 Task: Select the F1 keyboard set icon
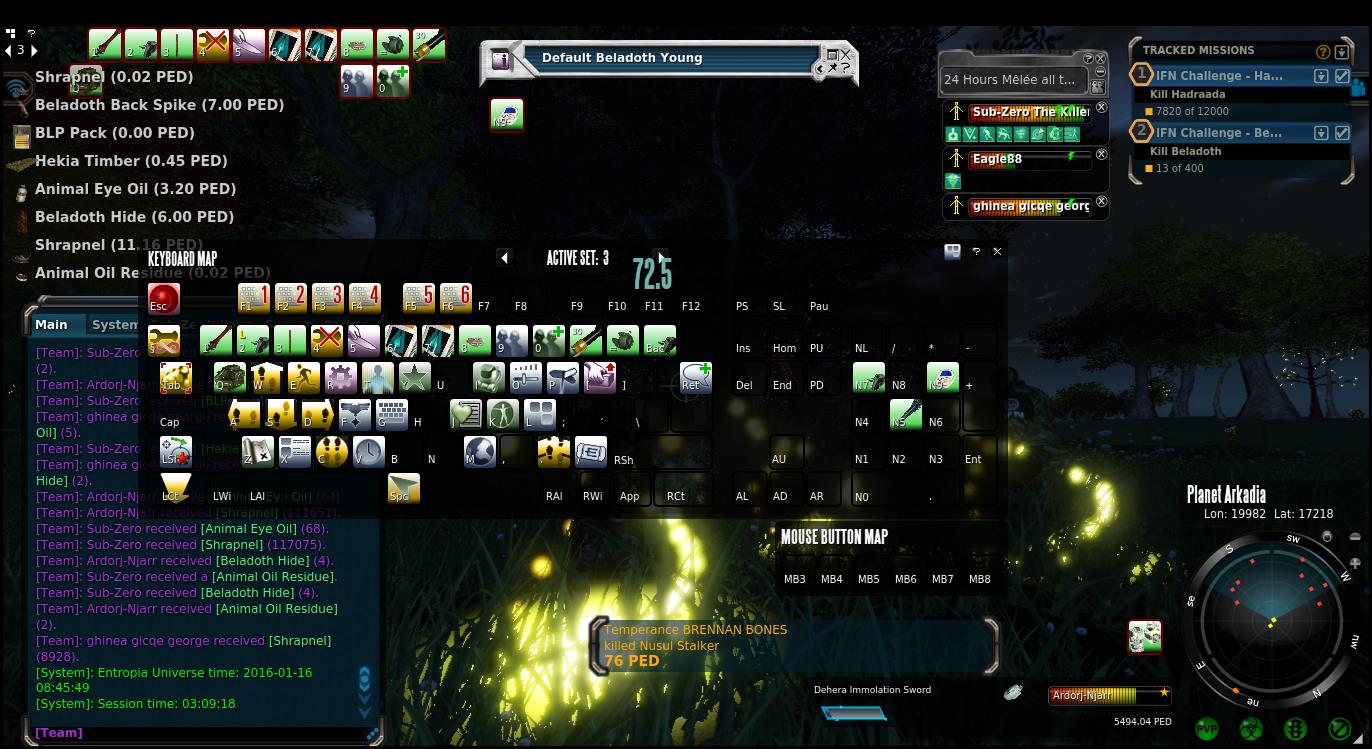[x=253, y=298]
